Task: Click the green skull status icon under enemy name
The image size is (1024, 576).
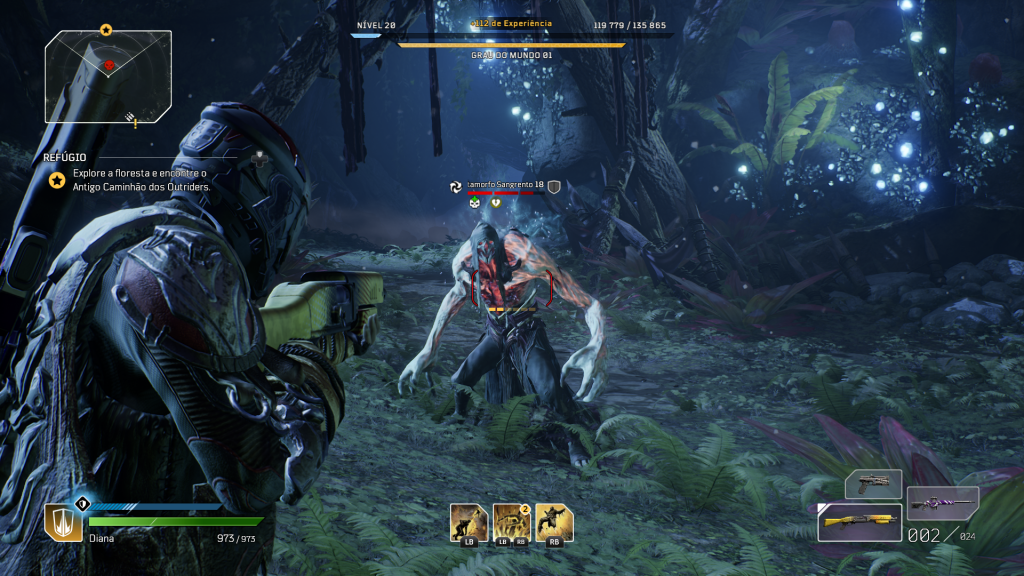Action: coord(476,201)
